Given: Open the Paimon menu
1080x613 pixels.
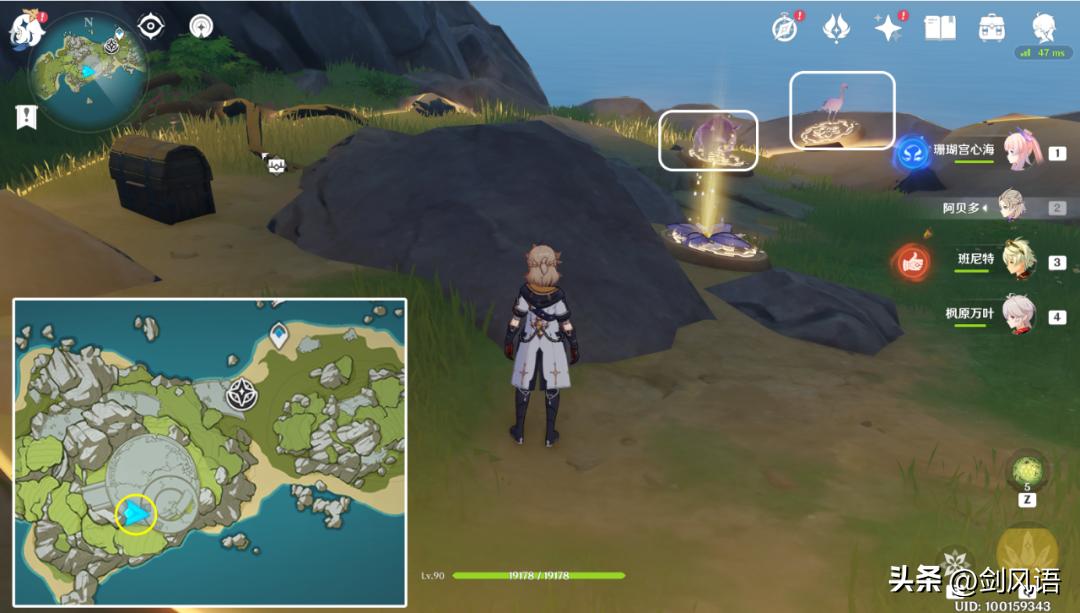Looking at the screenshot, I should (x=25, y=30).
